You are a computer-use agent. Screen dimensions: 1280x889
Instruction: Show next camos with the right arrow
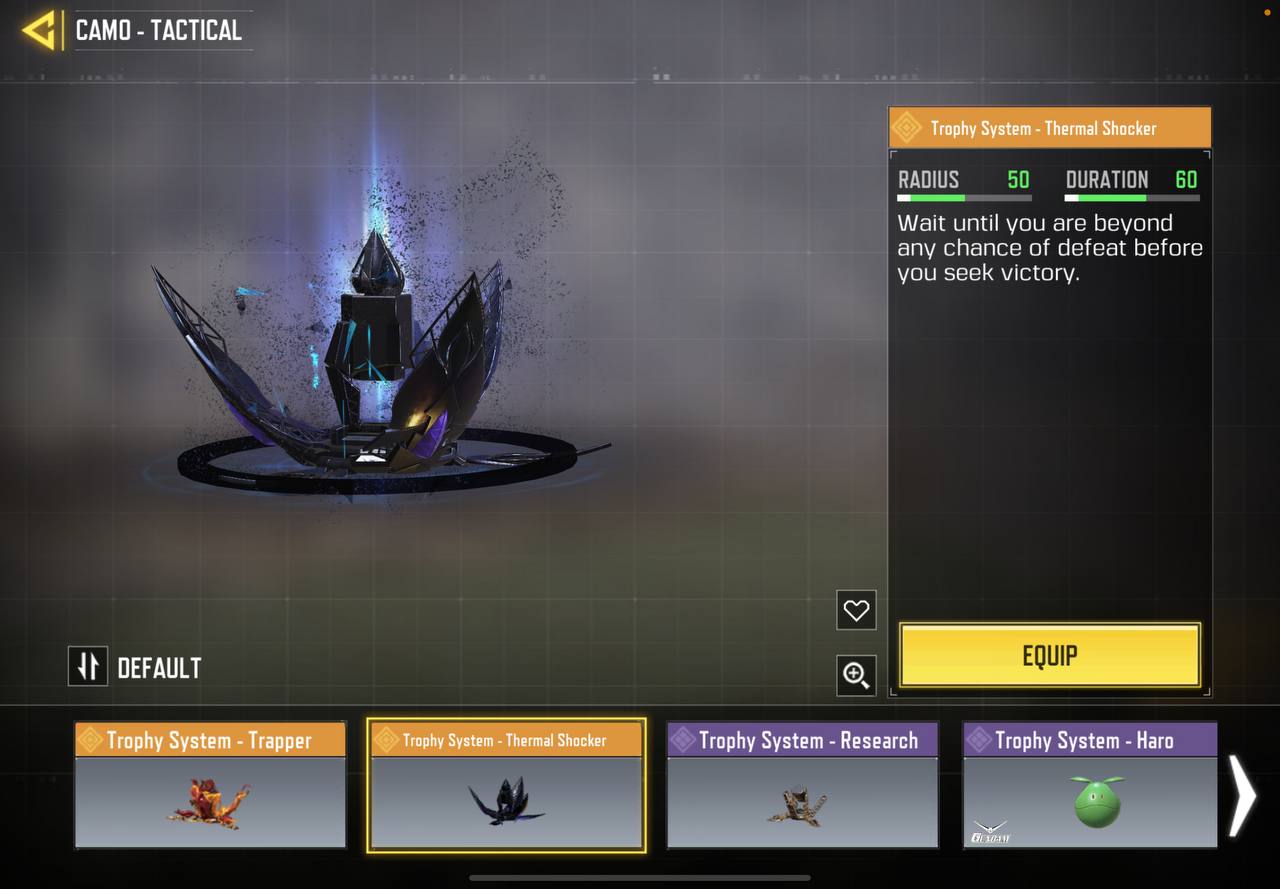point(1243,795)
